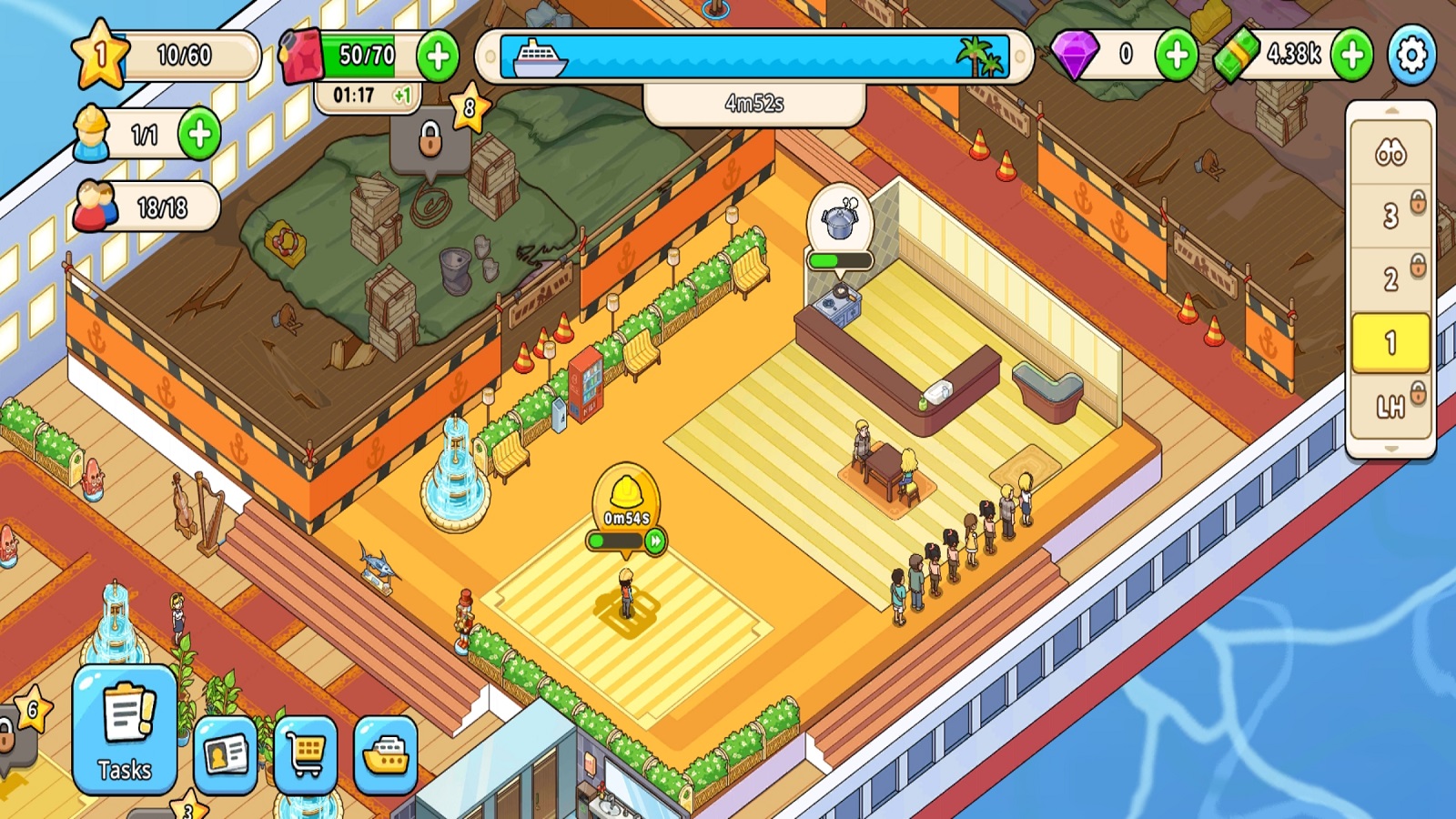Open the staff ID card menu
The width and height of the screenshot is (1456, 819).
click(x=225, y=755)
